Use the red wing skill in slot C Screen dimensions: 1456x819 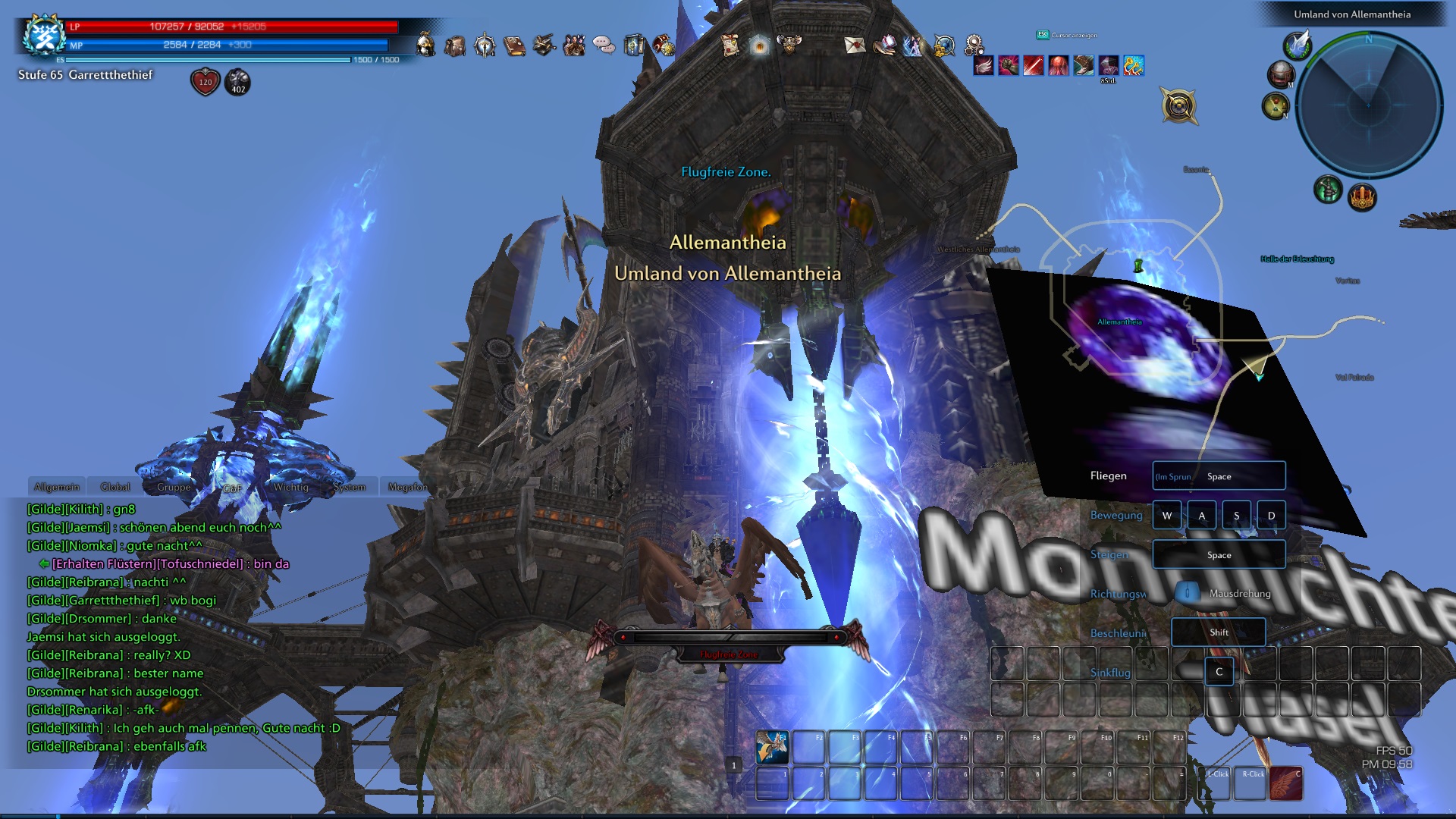(1285, 783)
